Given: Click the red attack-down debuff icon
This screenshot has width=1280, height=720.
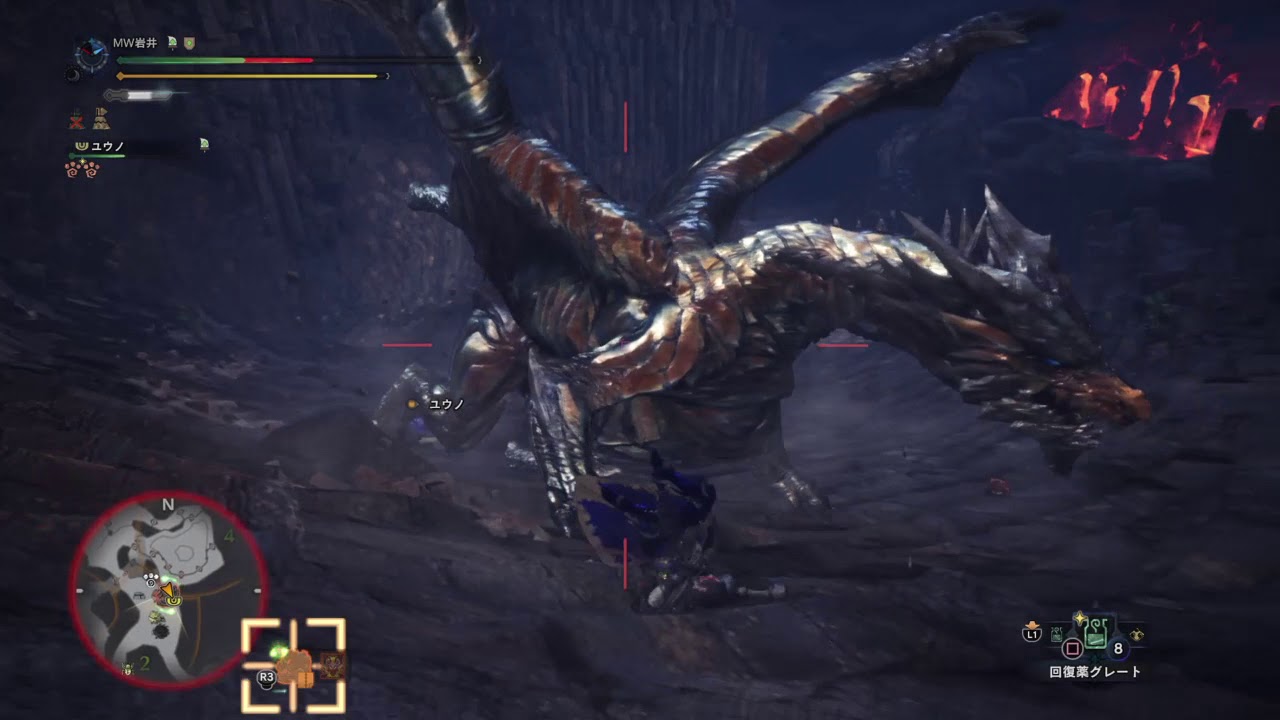Looking at the screenshot, I should (76, 121).
